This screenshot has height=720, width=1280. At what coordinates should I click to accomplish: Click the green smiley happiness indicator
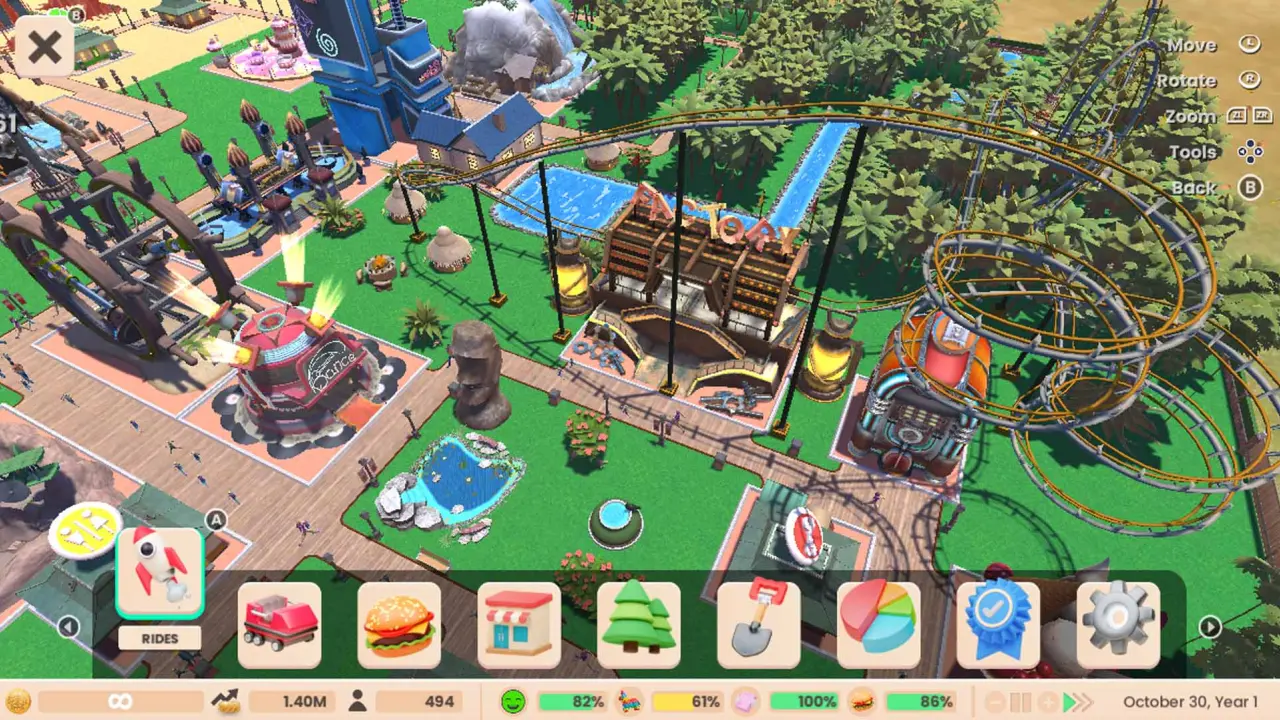[513, 702]
